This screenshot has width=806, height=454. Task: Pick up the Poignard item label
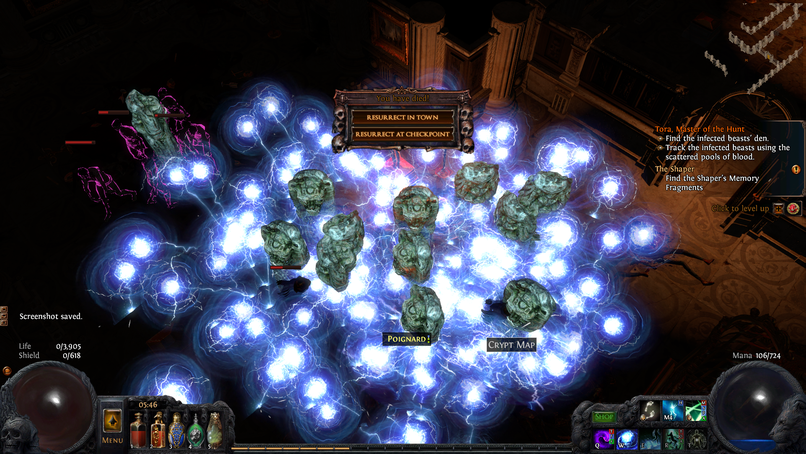pos(407,339)
